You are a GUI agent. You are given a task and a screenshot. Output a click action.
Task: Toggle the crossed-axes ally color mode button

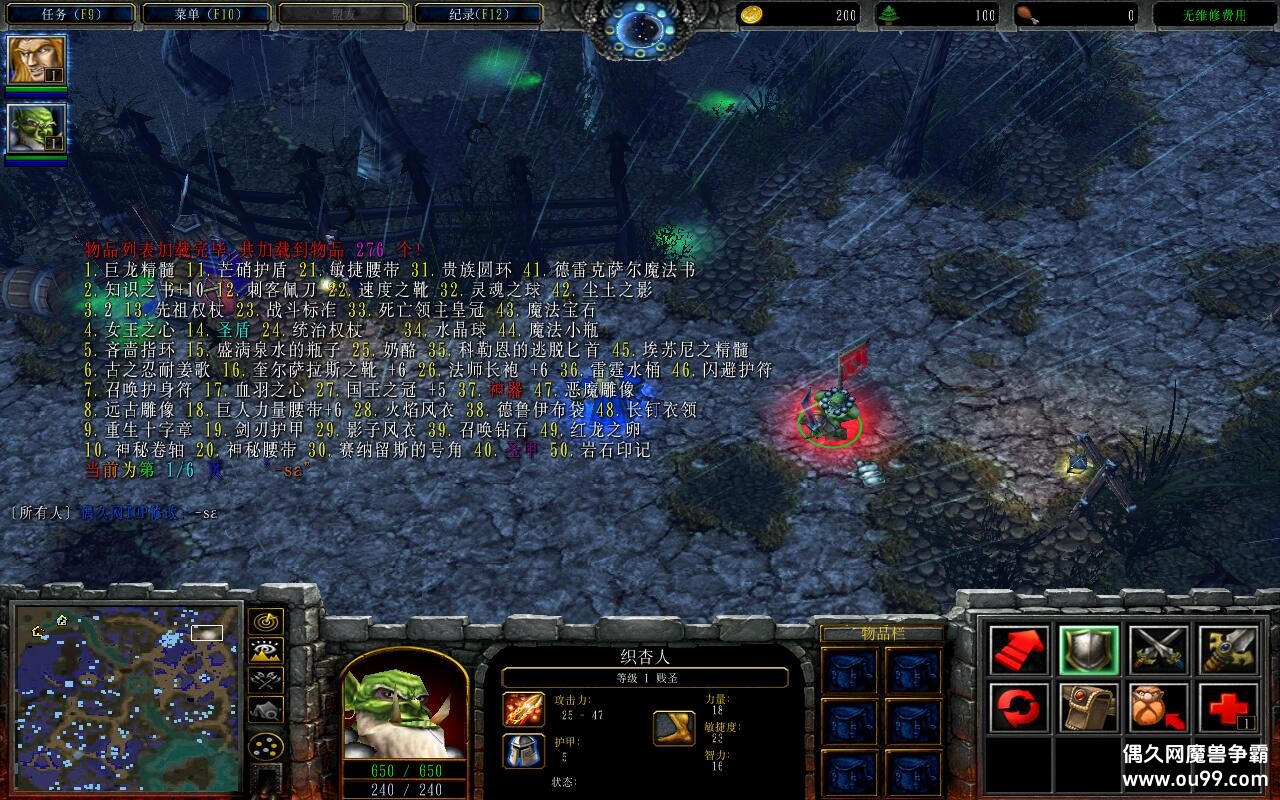(x=265, y=680)
